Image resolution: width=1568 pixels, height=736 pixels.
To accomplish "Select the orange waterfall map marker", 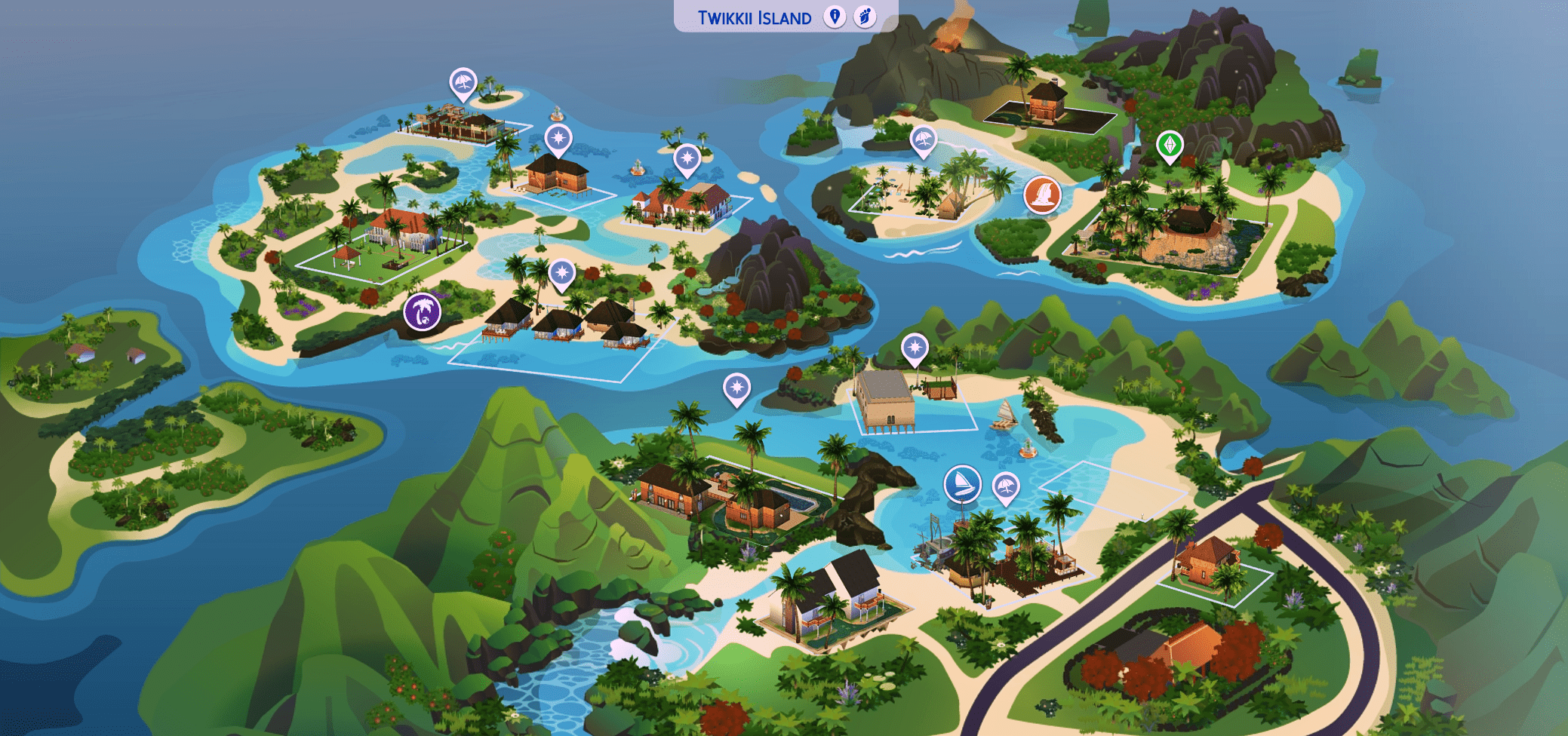I will coord(1042,195).
